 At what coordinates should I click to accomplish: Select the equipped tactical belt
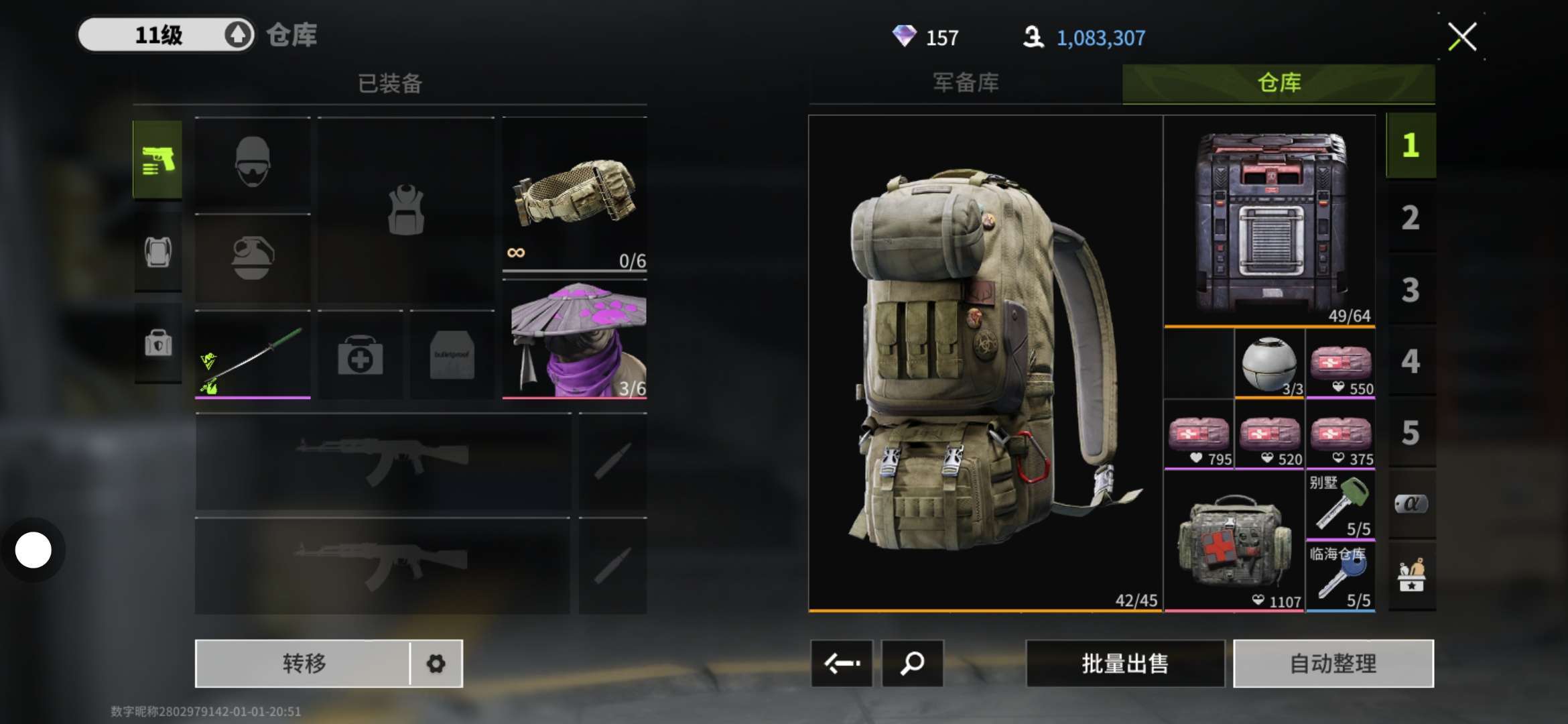pos(574,194)
